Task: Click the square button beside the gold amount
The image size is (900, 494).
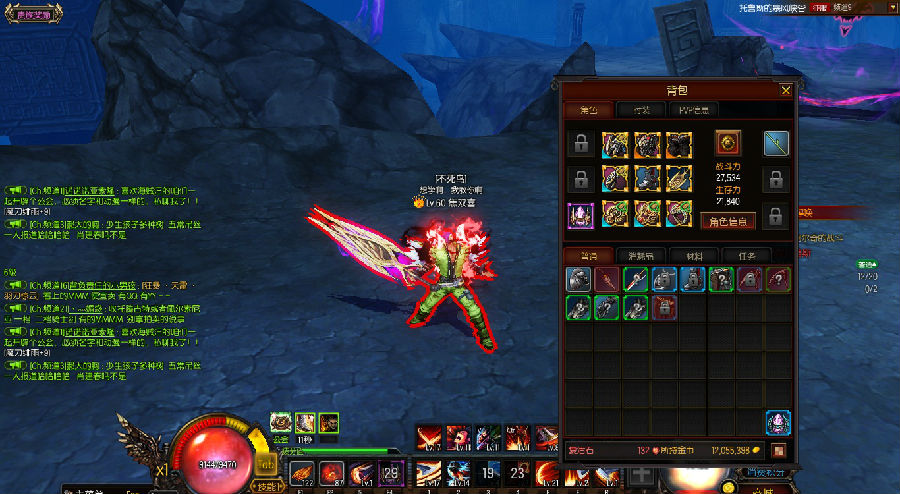Action: [x=777, y=451]
